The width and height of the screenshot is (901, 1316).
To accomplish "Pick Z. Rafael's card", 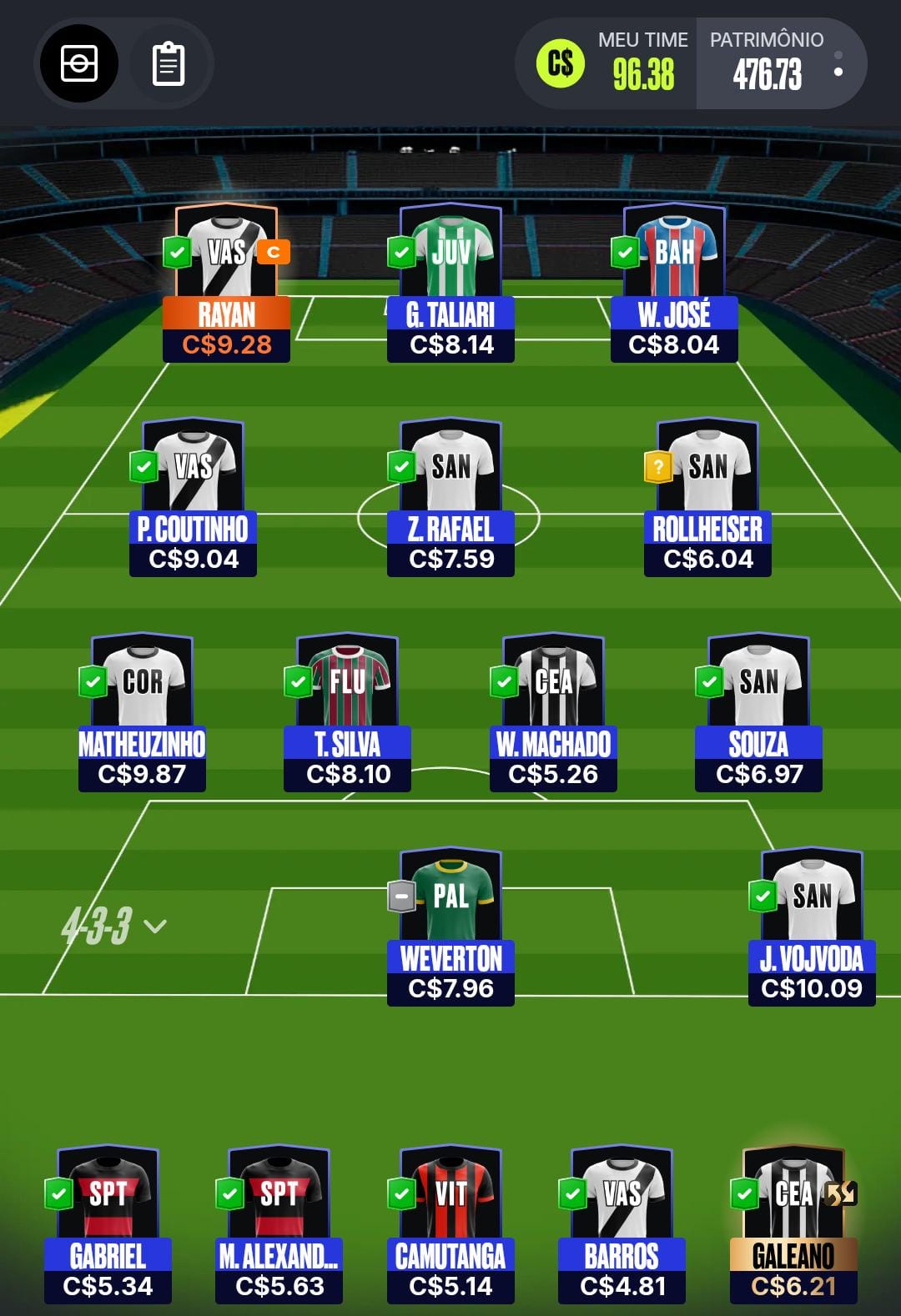I will pos(450,498).
